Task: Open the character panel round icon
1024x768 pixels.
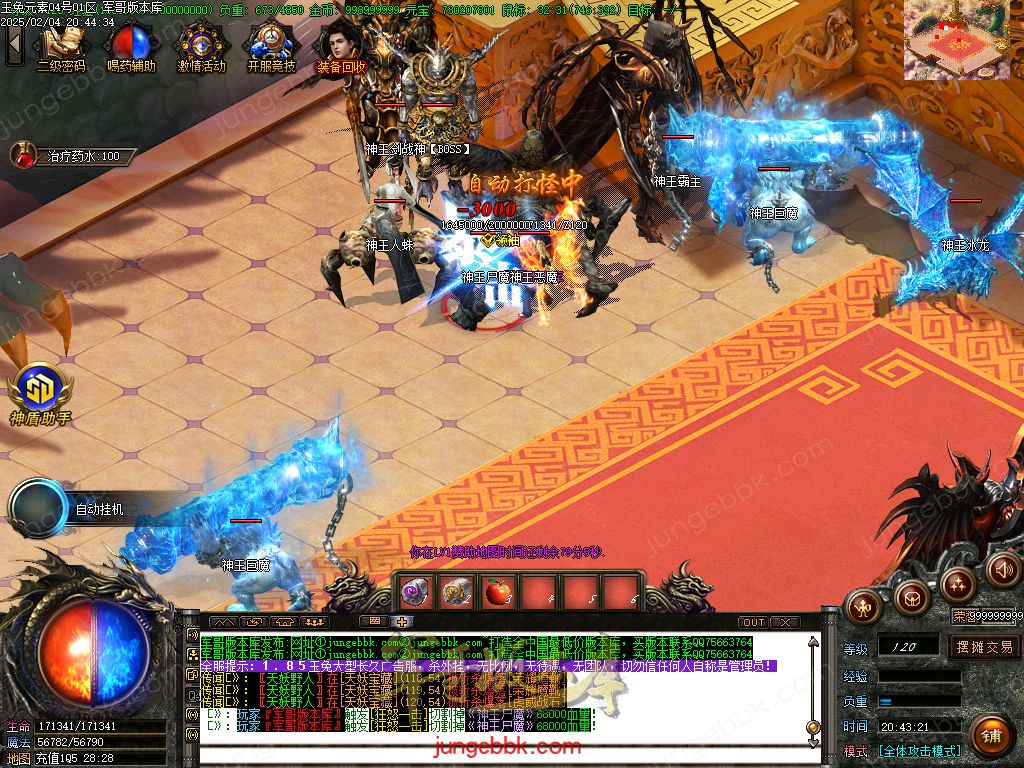Action: click(862, 604)
